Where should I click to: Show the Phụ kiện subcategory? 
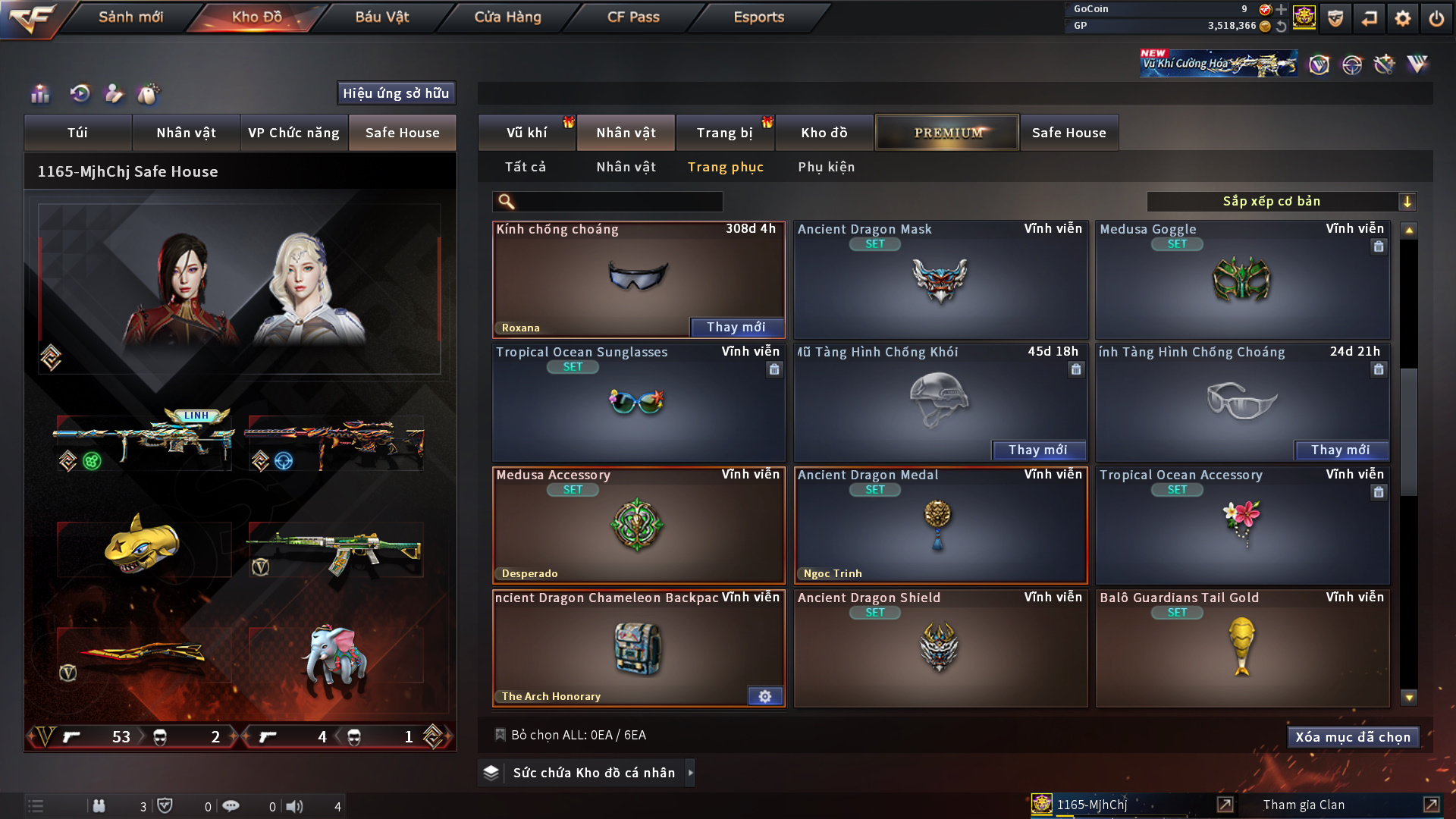click(x=826, y=167)
